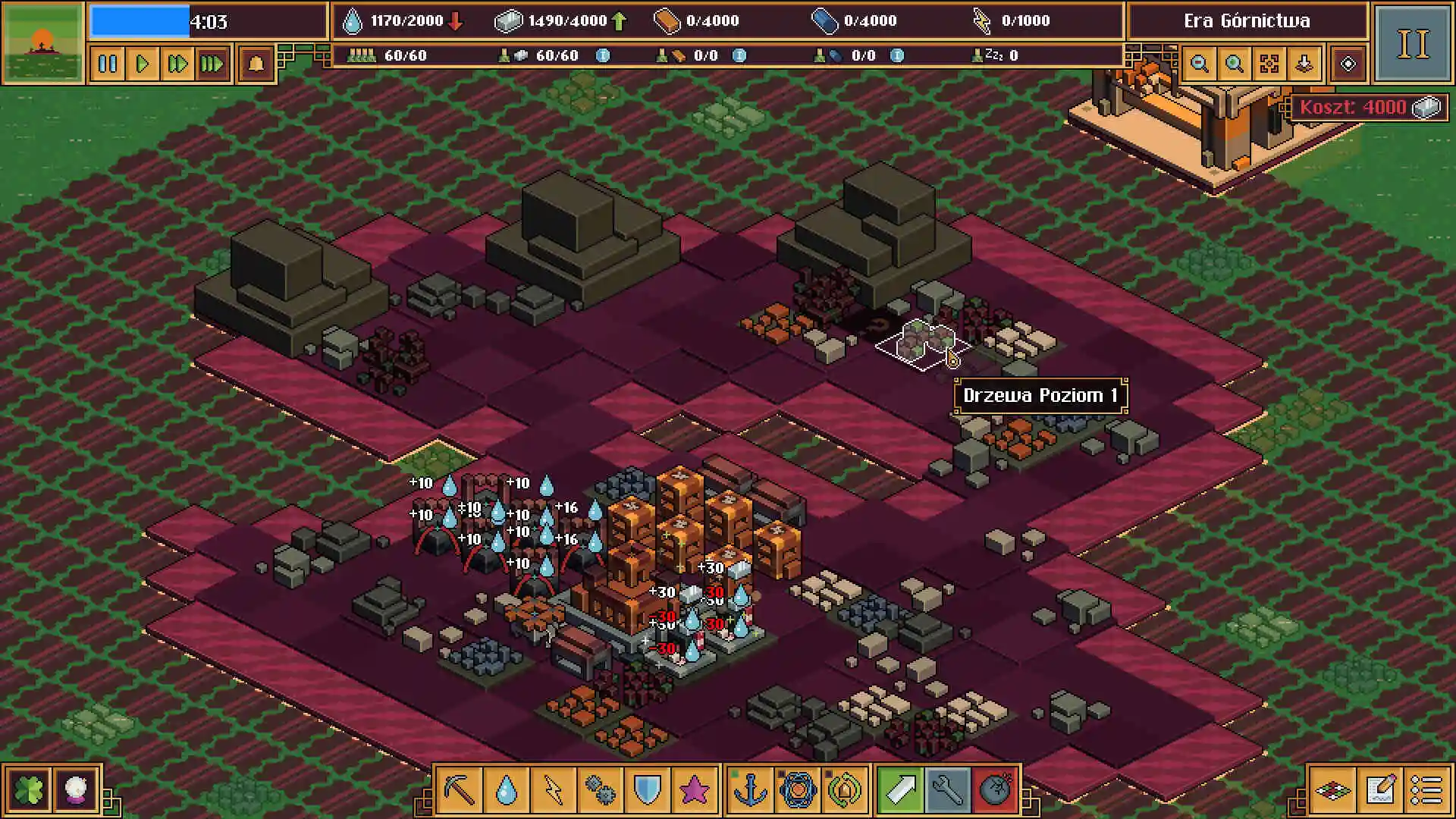The image size is (1456, 819).
Task: Click the downward arrow layer button
Action: [x=1304, y=64]
